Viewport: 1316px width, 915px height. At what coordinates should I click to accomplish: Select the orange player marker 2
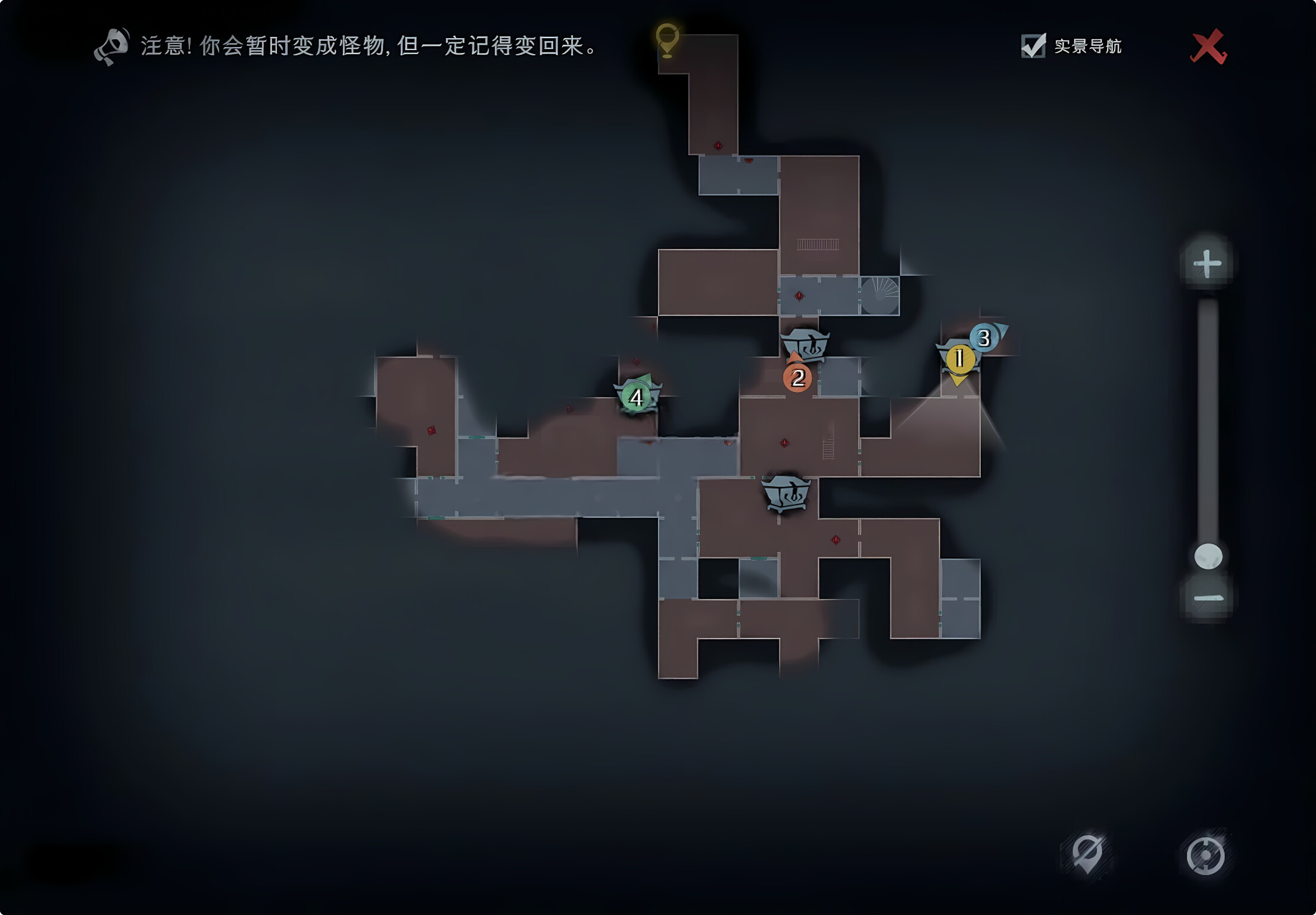point(797,378)
